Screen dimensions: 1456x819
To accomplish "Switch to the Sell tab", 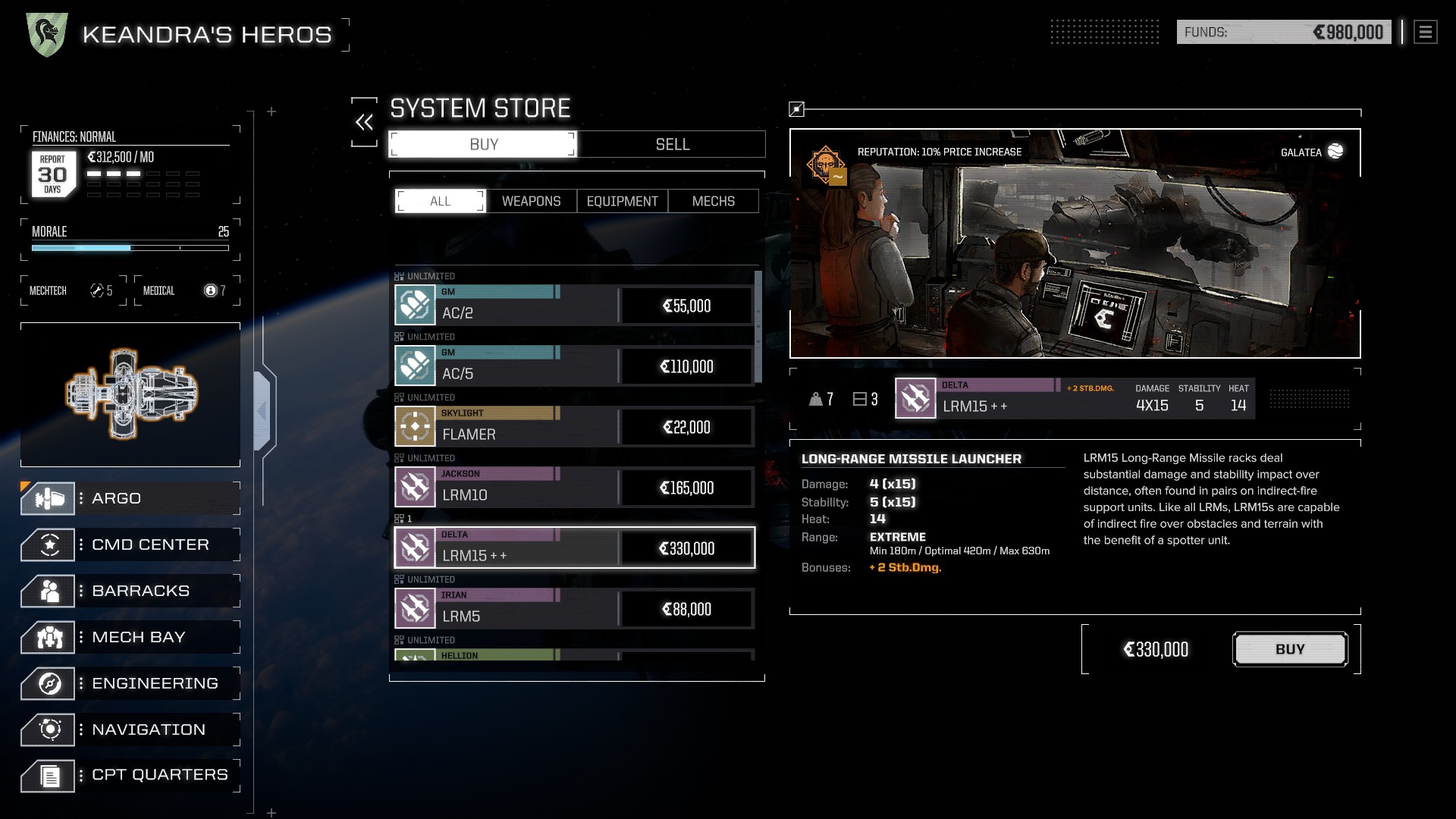I will click(x=672, y=144).
